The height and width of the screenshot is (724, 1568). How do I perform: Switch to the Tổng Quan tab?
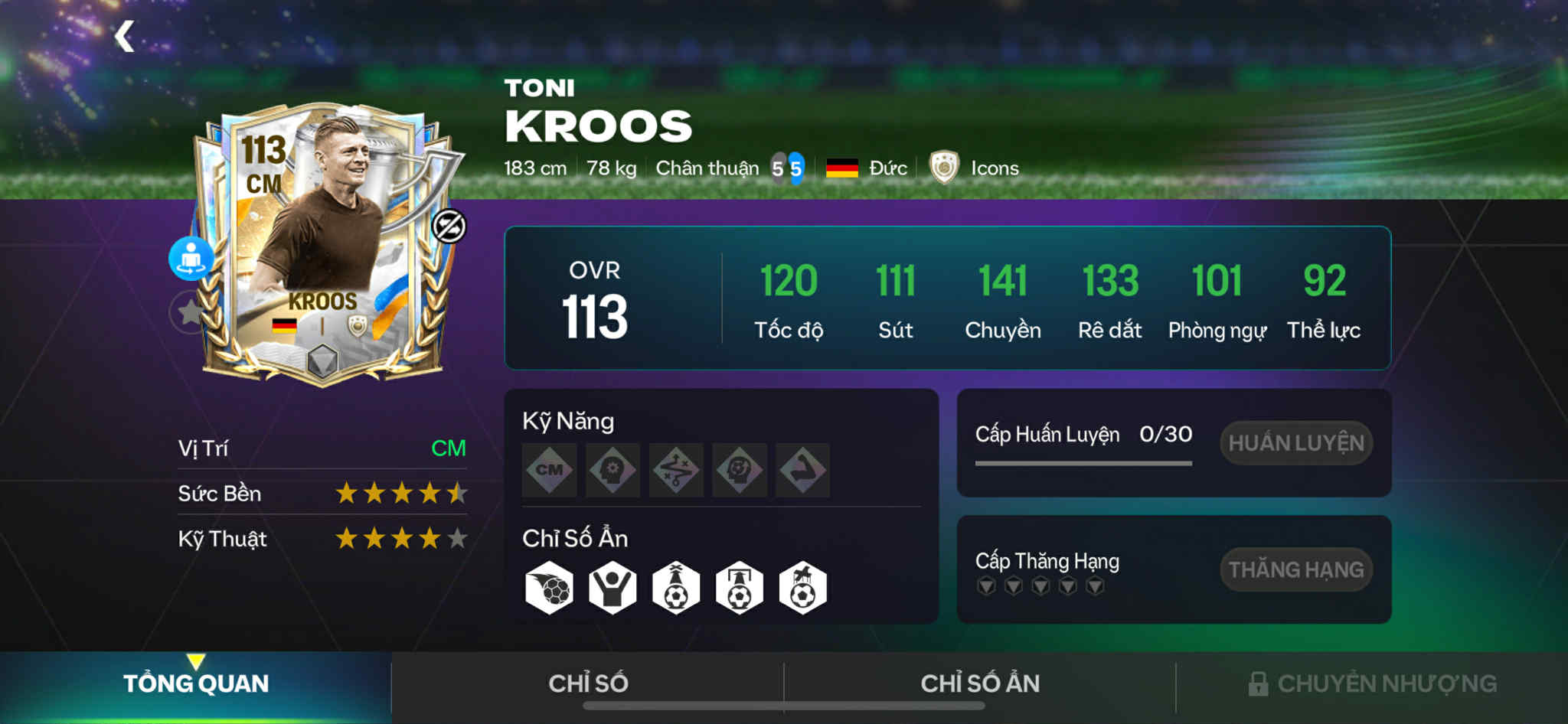[196, 683]
